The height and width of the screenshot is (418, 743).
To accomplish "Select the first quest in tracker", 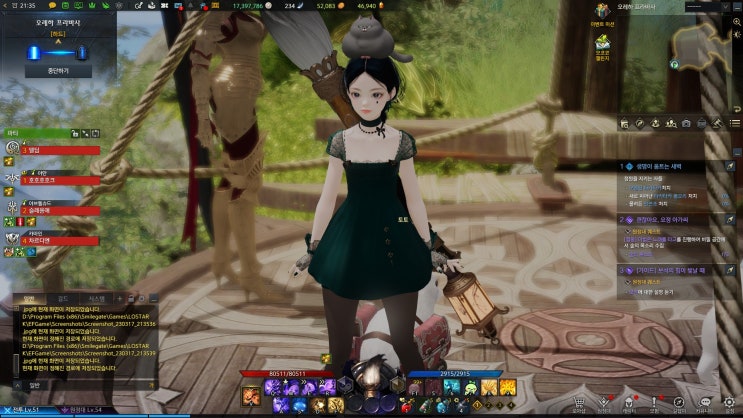I will [670, 166].
